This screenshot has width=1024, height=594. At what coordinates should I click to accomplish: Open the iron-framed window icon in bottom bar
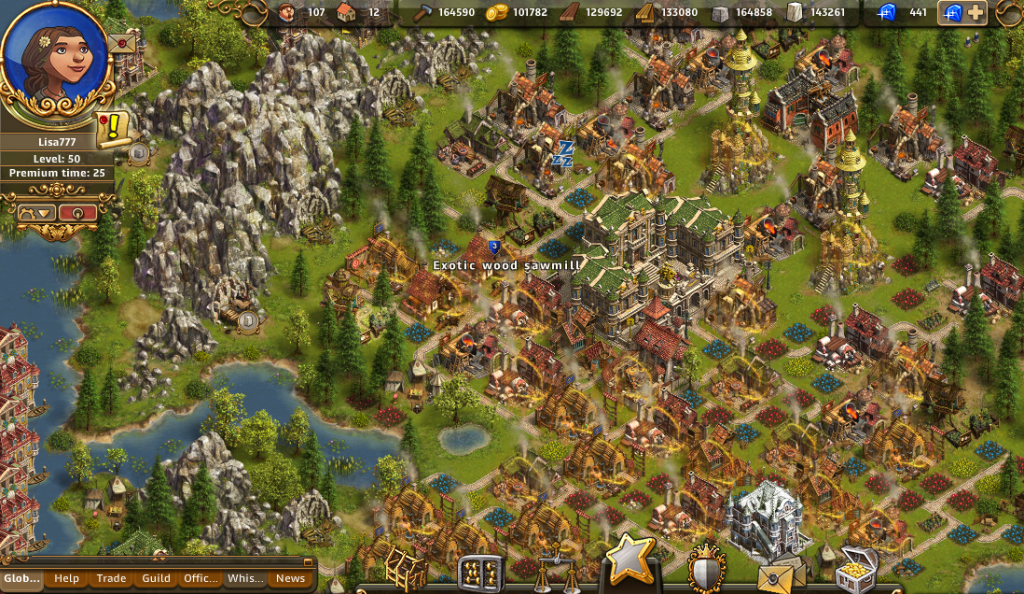pos(480,572)
